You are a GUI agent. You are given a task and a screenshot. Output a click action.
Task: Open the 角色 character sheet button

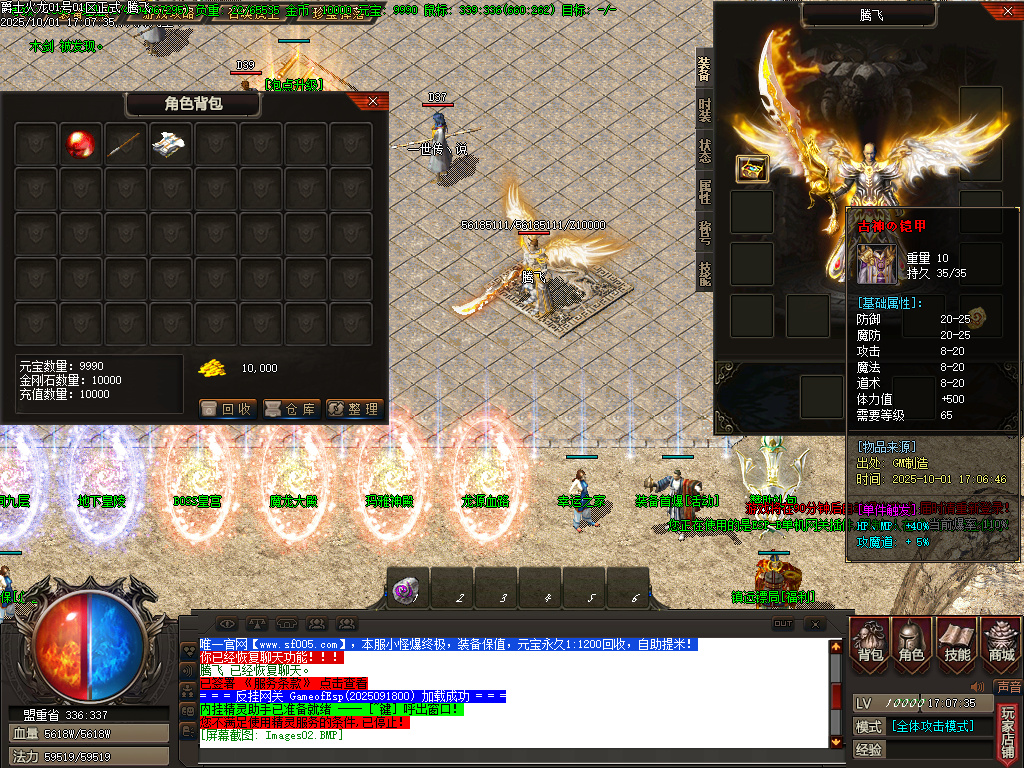(912, 641)
